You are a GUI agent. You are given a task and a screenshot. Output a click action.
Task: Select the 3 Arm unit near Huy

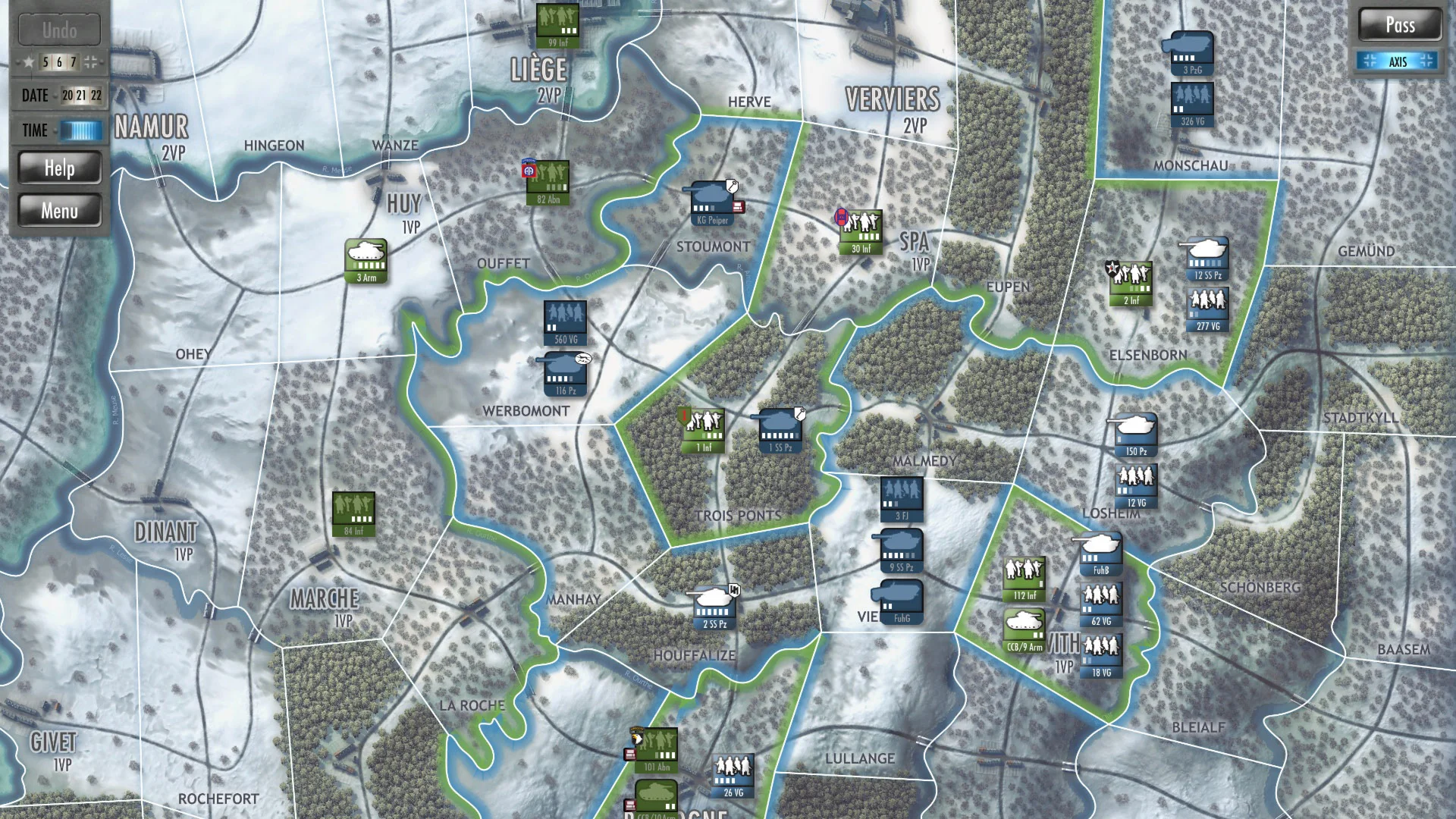click(x=368, y=262)
